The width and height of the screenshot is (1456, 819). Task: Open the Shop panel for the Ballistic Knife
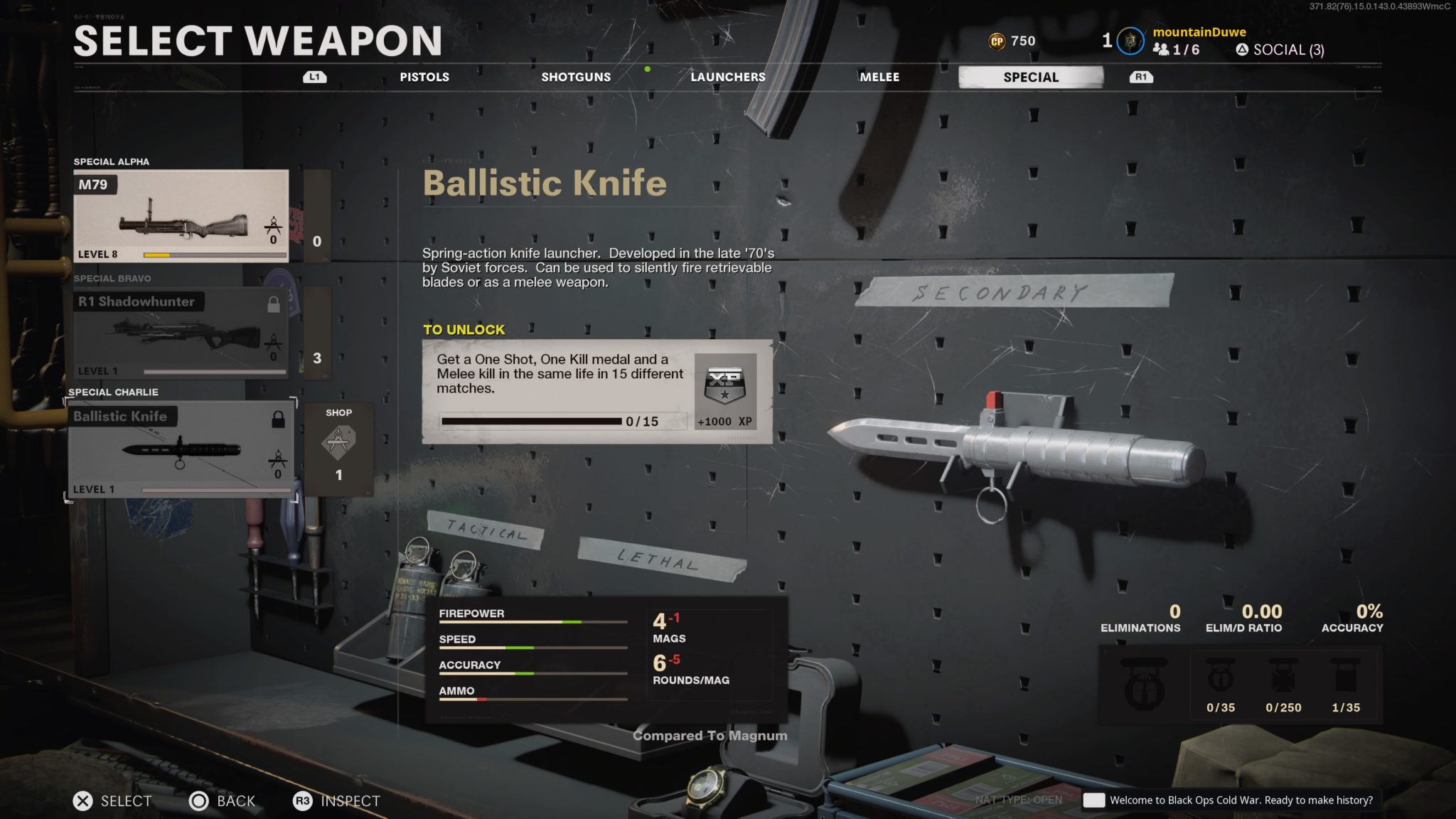coord(339,448)
